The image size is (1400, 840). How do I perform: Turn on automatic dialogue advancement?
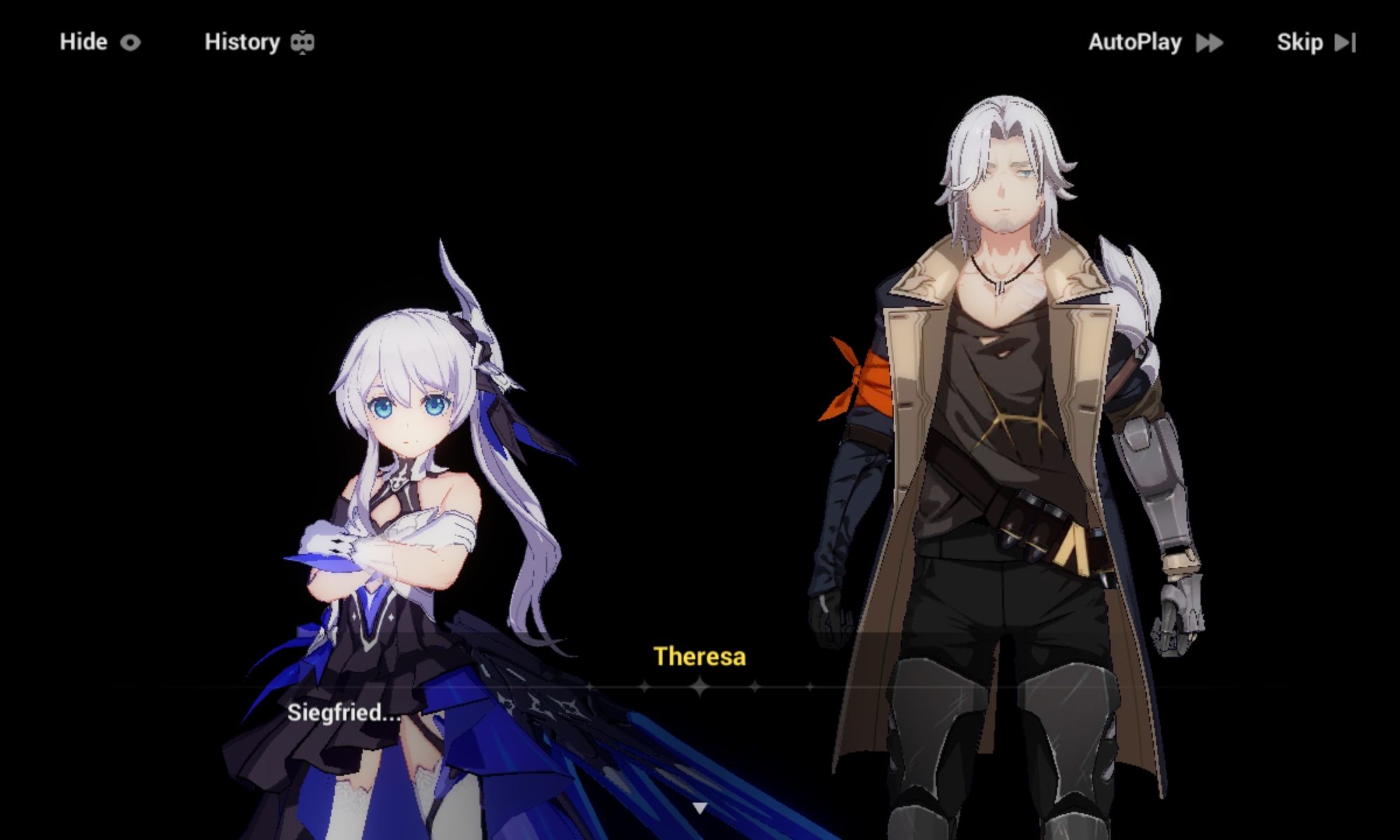[1135, 42]
